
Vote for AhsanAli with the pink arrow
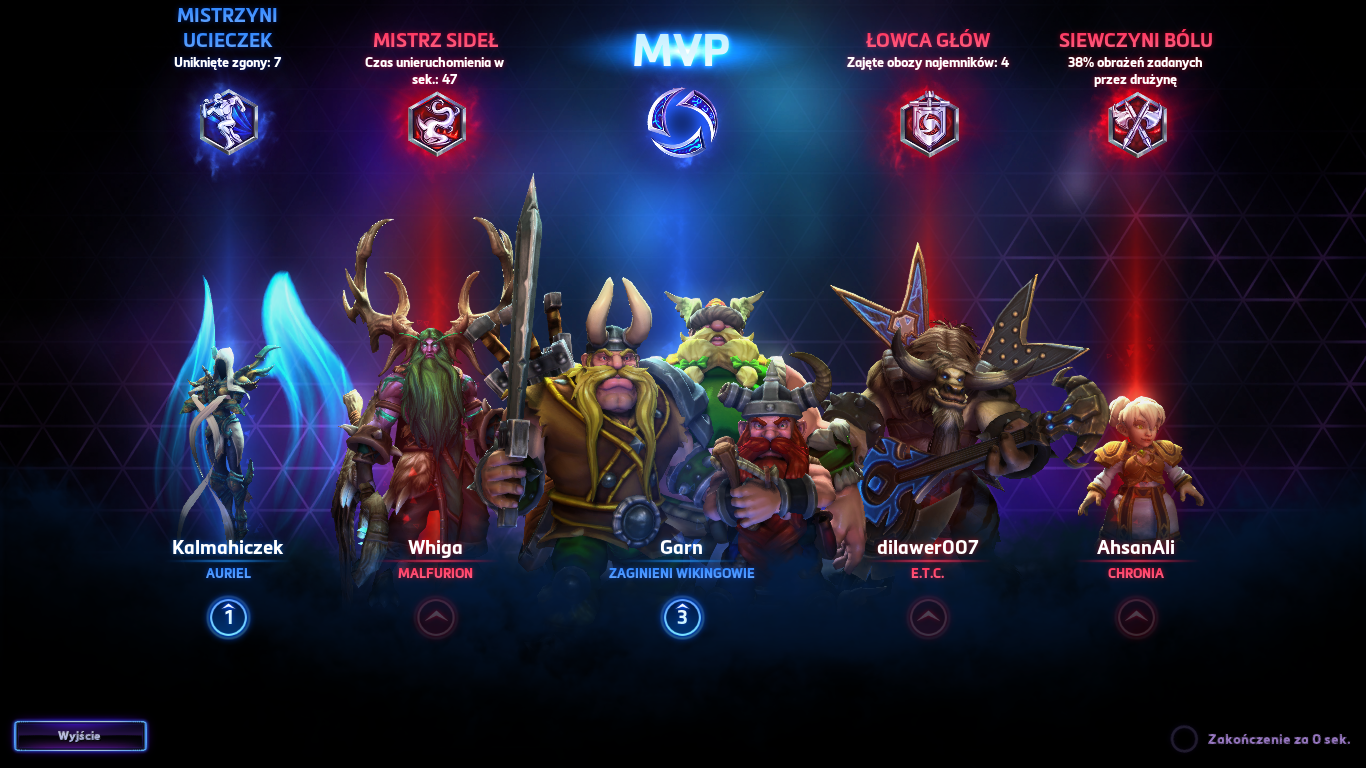[x=1136, y=617]
